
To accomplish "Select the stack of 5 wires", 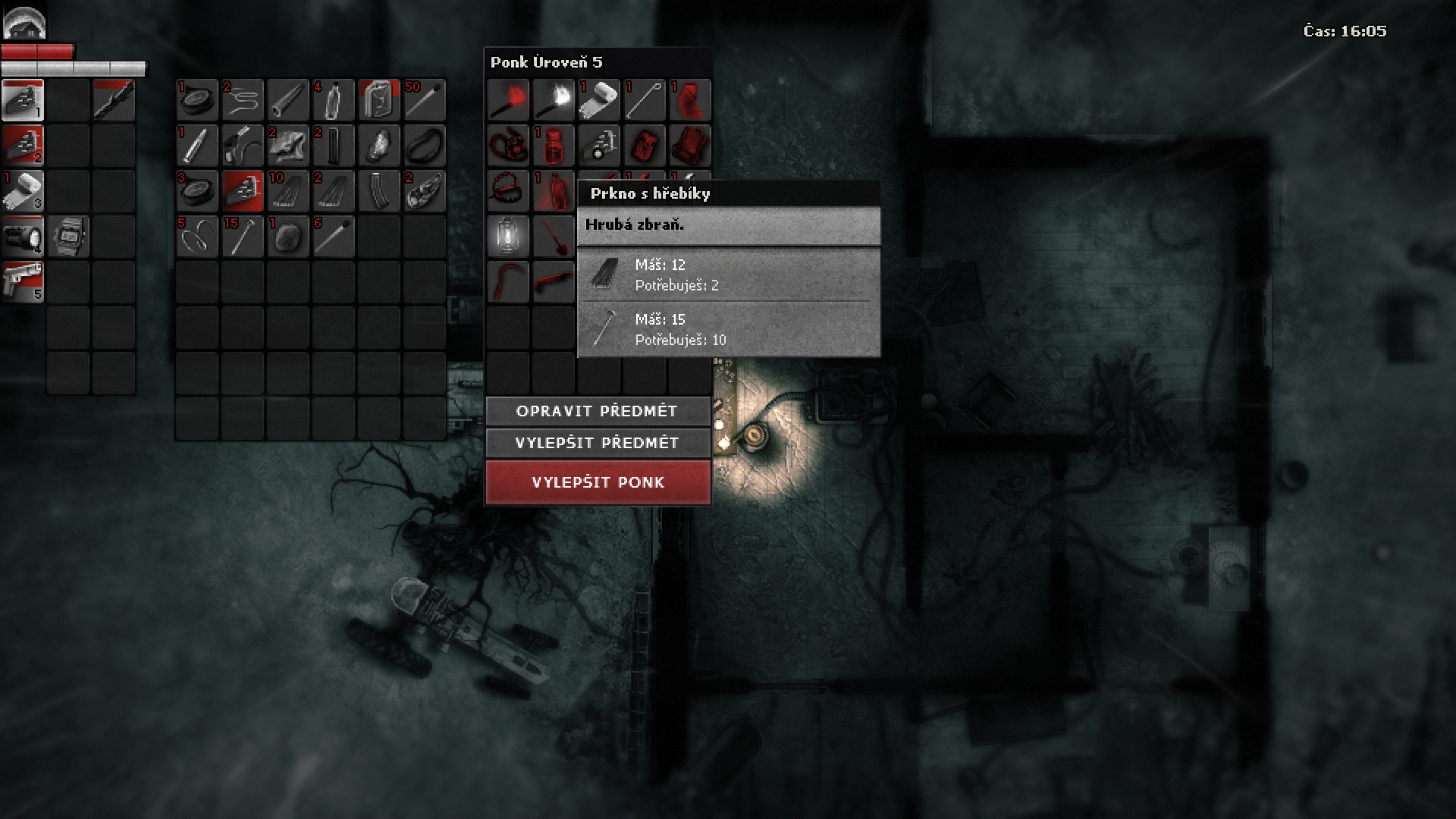I will (x=197, y=237).
